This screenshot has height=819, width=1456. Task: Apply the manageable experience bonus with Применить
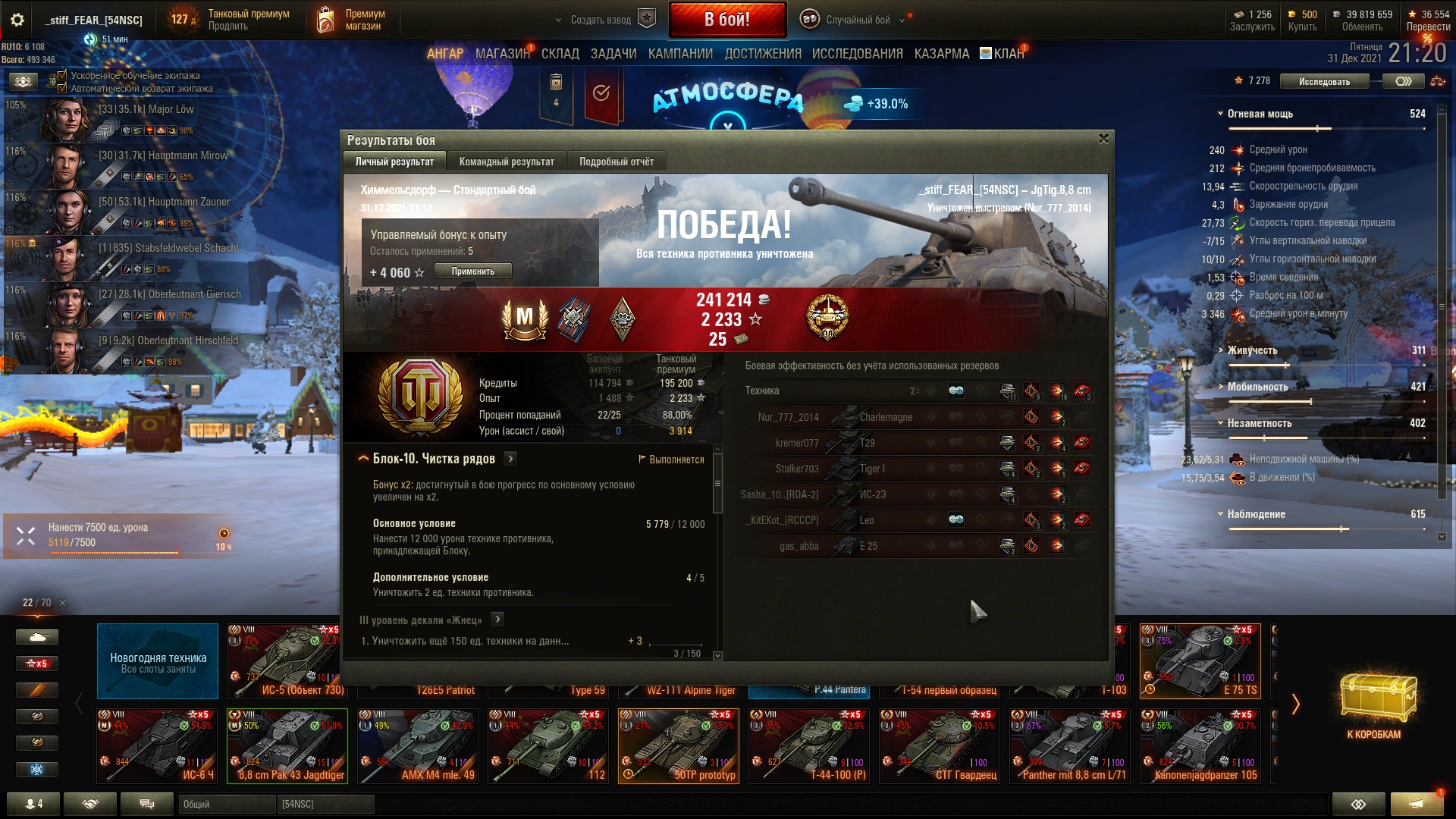point(472,271)
